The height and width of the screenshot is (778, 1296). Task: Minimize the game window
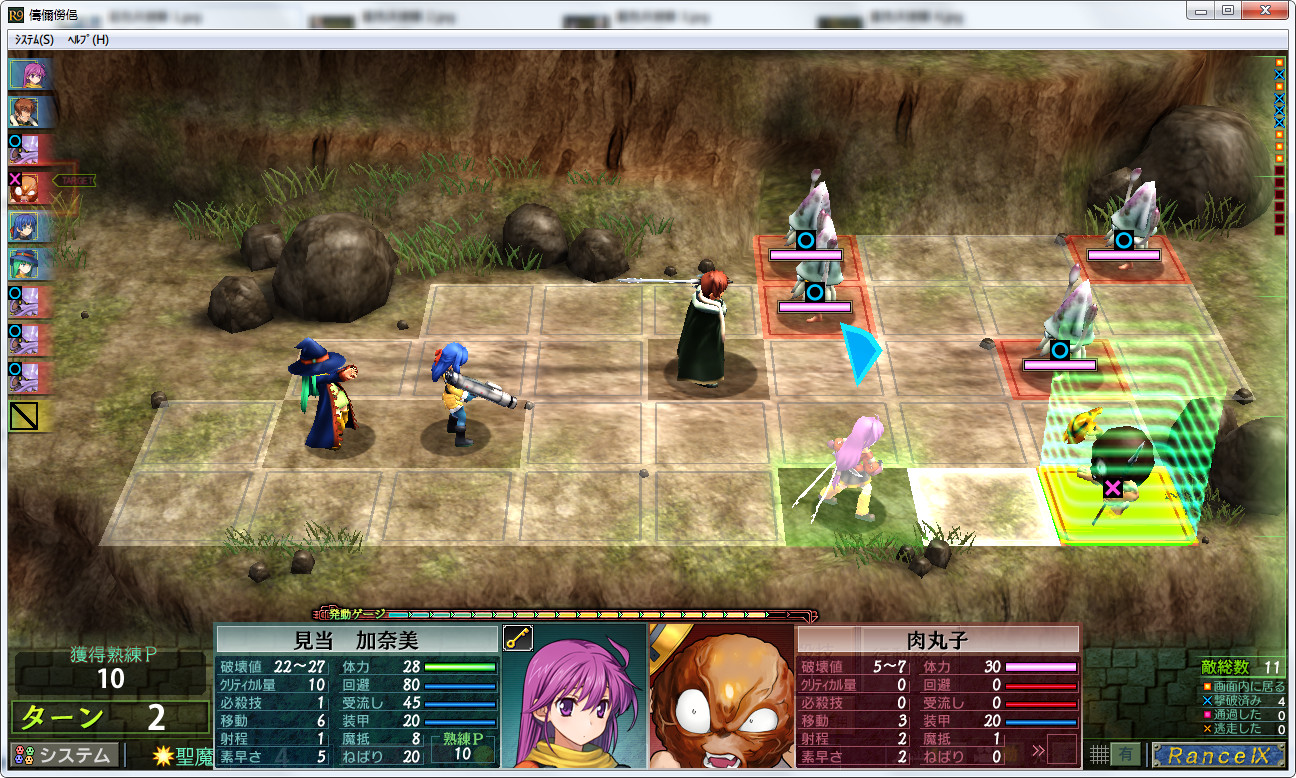click(1200, 10)
